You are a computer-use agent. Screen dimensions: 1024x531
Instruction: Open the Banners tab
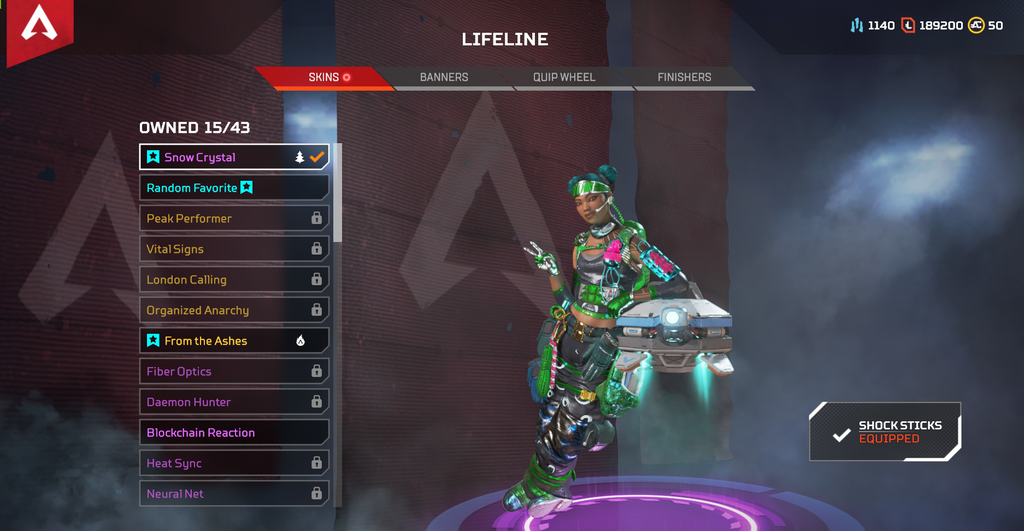(x=444, y=77)
